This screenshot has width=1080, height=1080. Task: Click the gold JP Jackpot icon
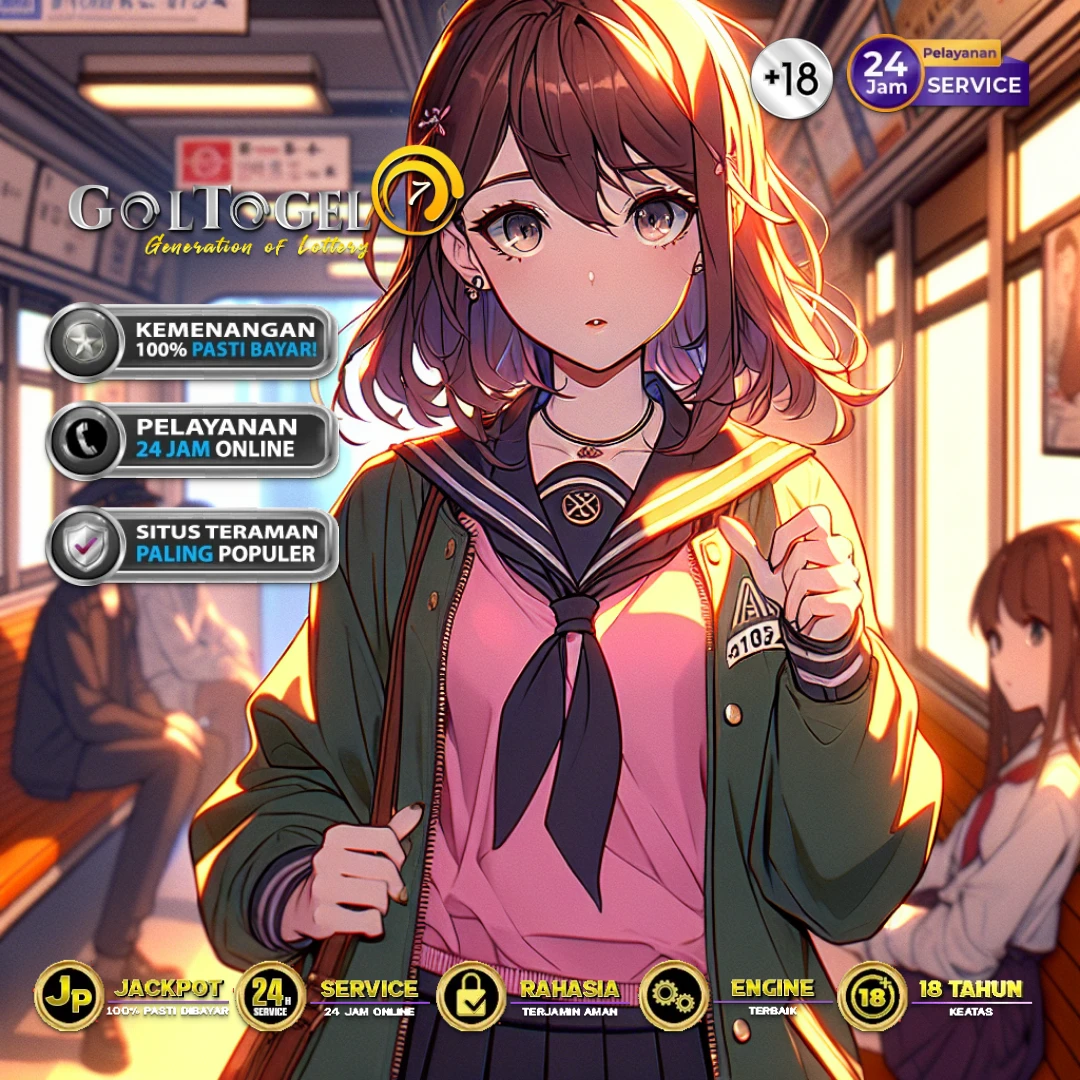pos(69,996)
